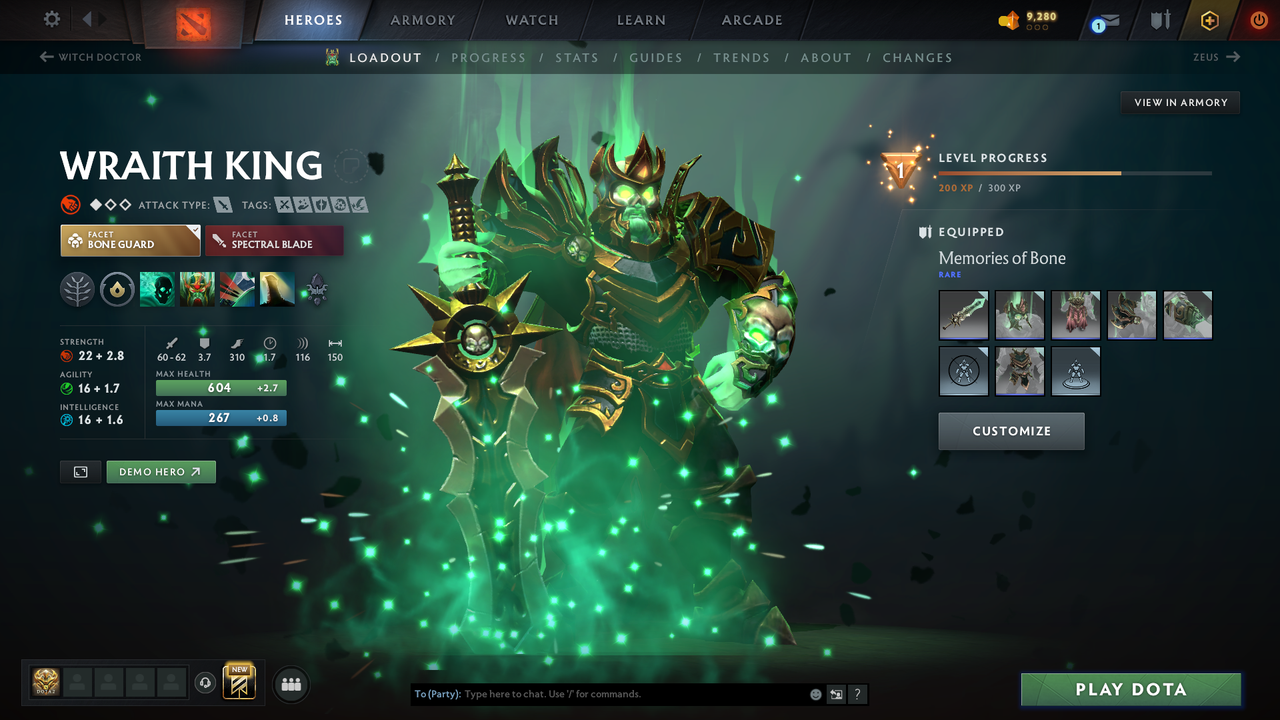Open the friends list icon
The height and width of the screenshot is (720, 1280).
290,684
